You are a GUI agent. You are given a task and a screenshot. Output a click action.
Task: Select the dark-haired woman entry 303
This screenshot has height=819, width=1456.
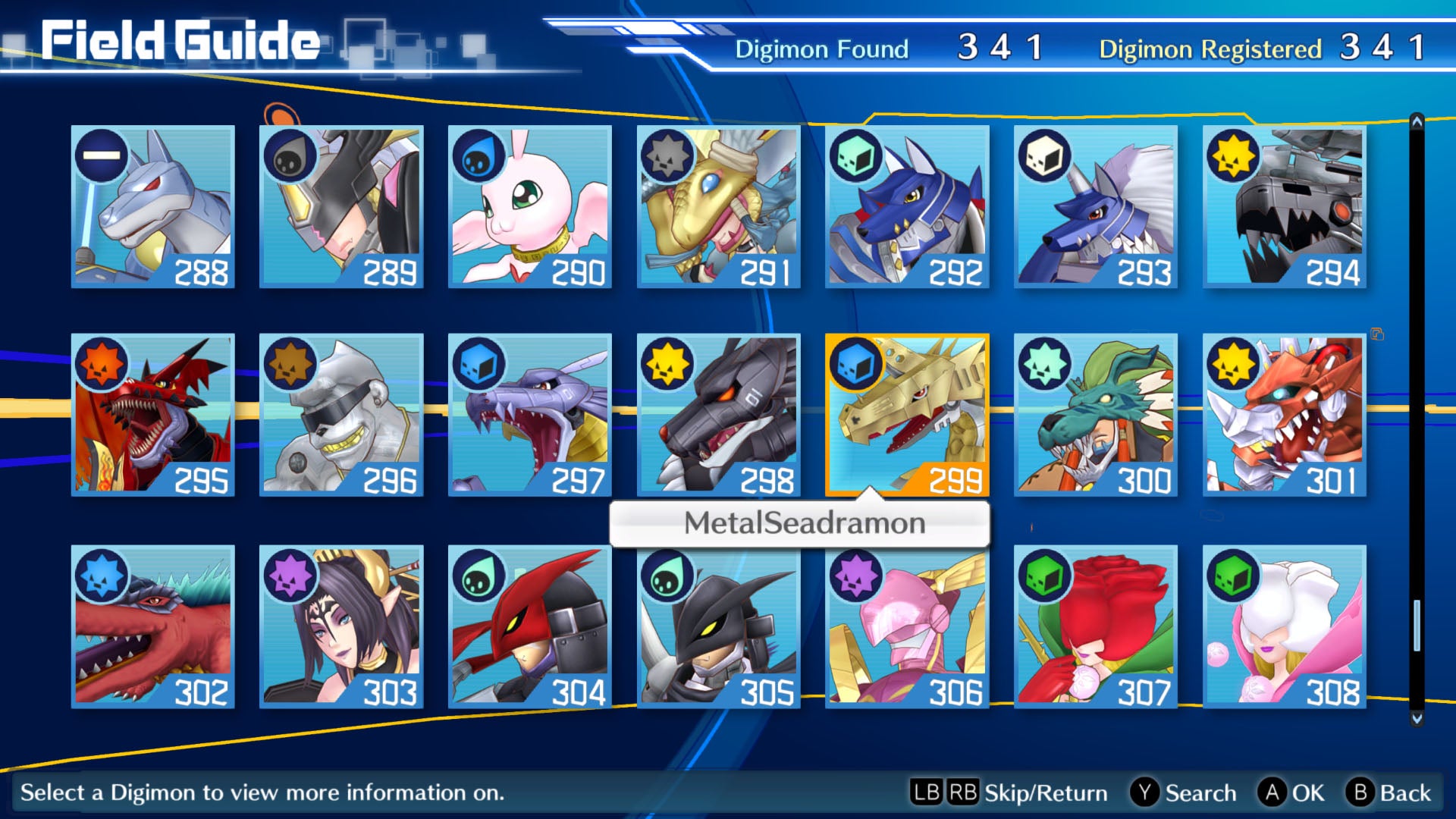click(x=341, y=626)
